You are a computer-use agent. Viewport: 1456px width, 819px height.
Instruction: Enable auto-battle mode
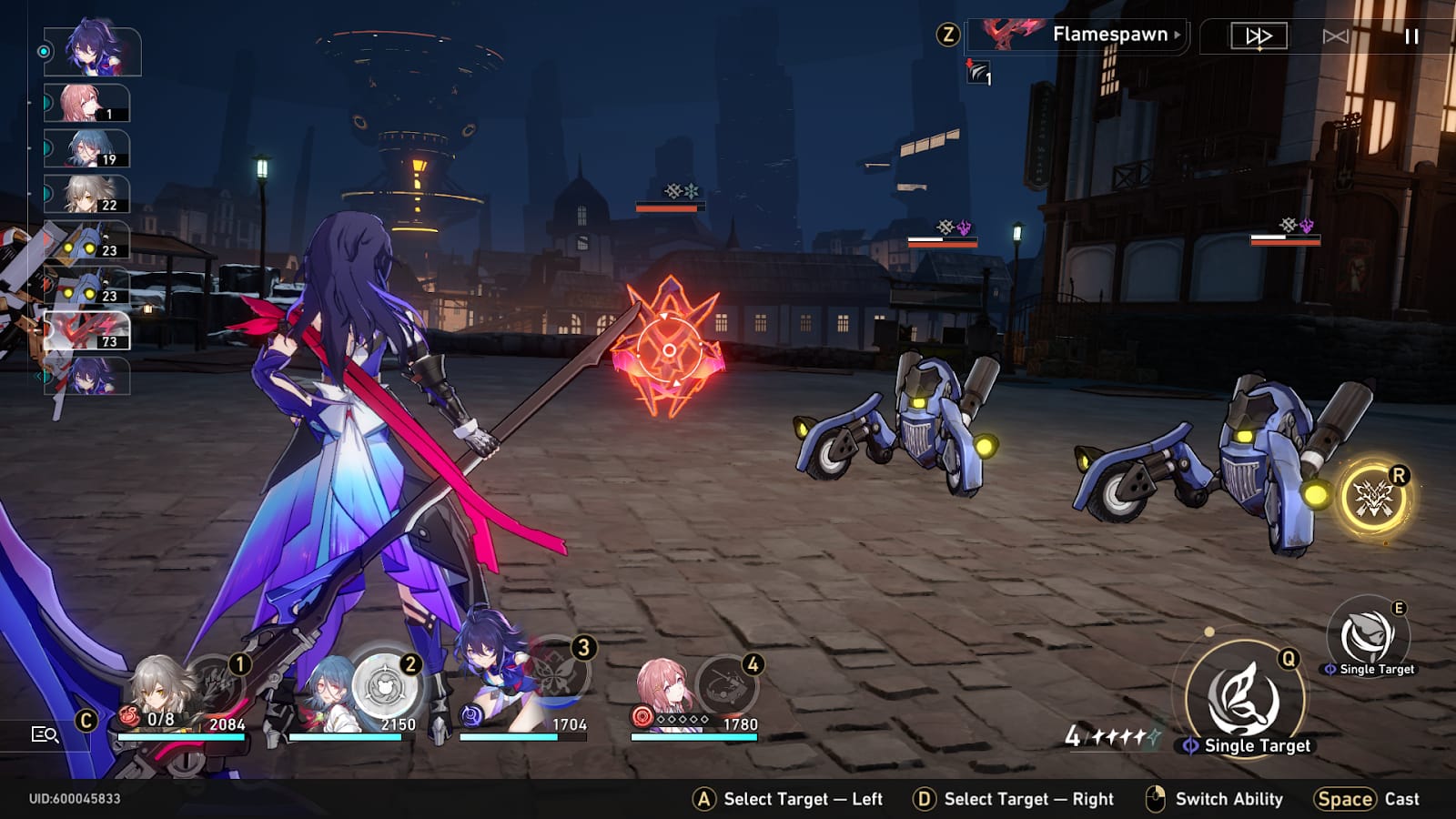[1335, 36]
